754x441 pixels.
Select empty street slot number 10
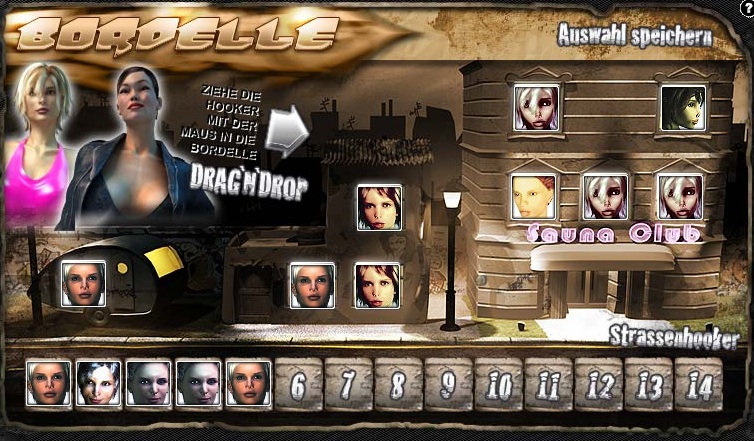tap(499, 384)
